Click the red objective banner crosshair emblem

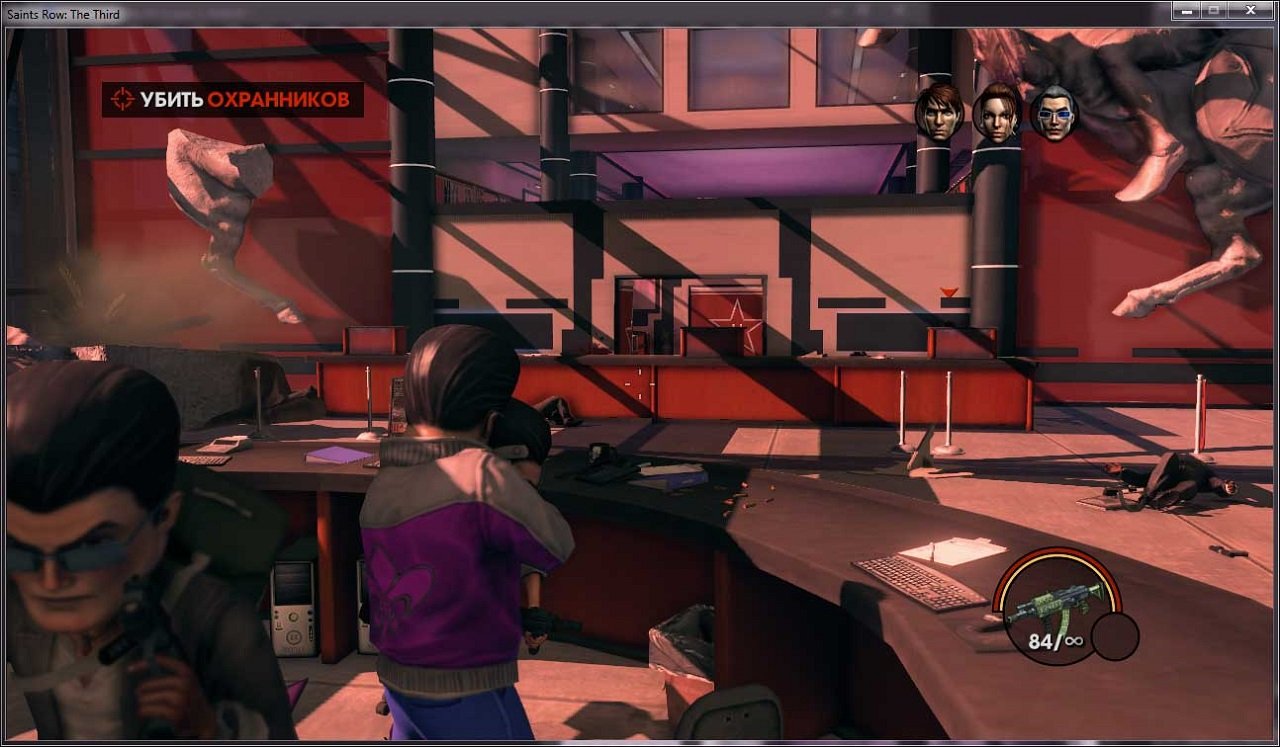click(x=123, y=99)
